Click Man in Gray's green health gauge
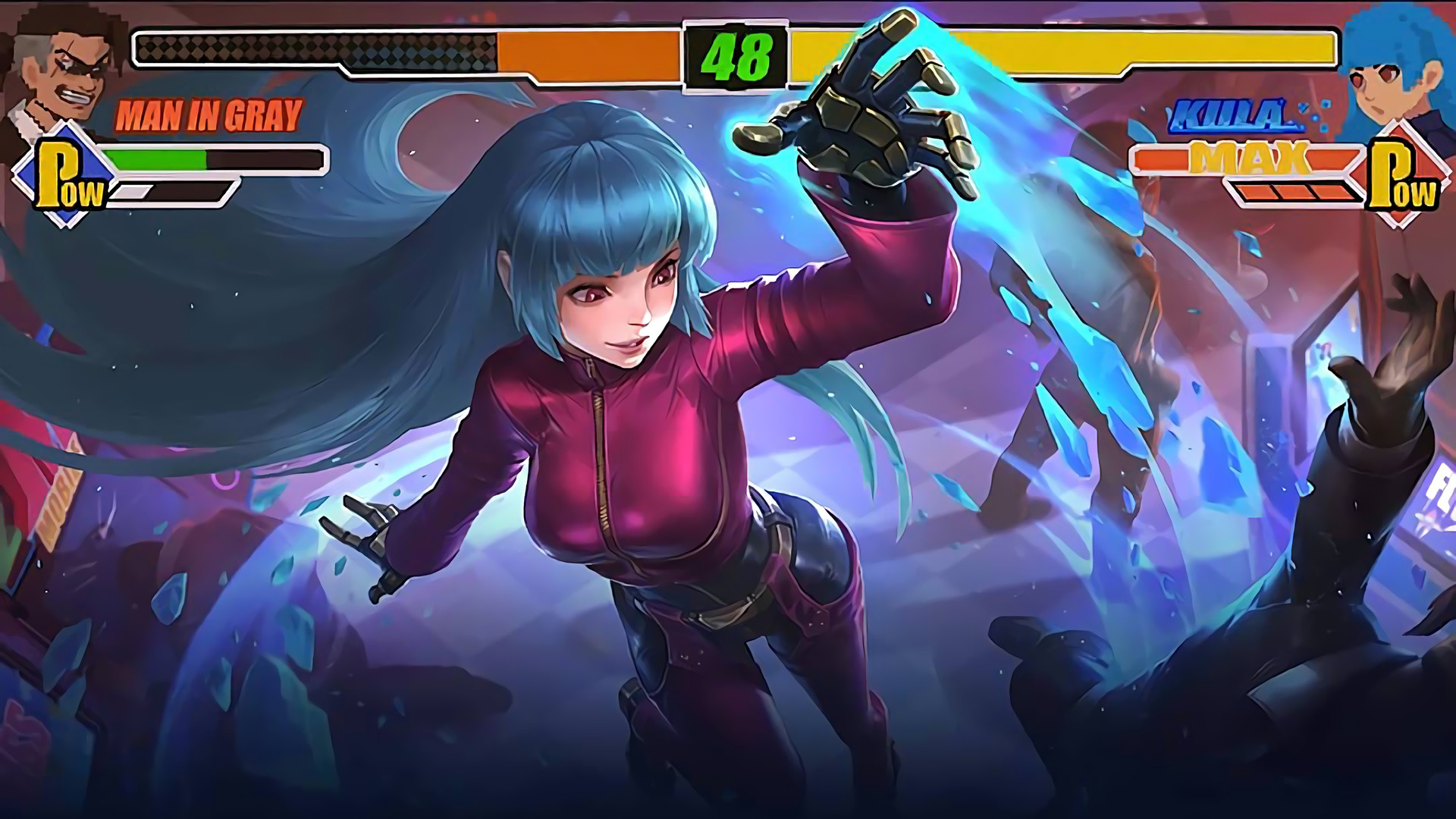1456x819 pixels. click(x=155, y=161)
